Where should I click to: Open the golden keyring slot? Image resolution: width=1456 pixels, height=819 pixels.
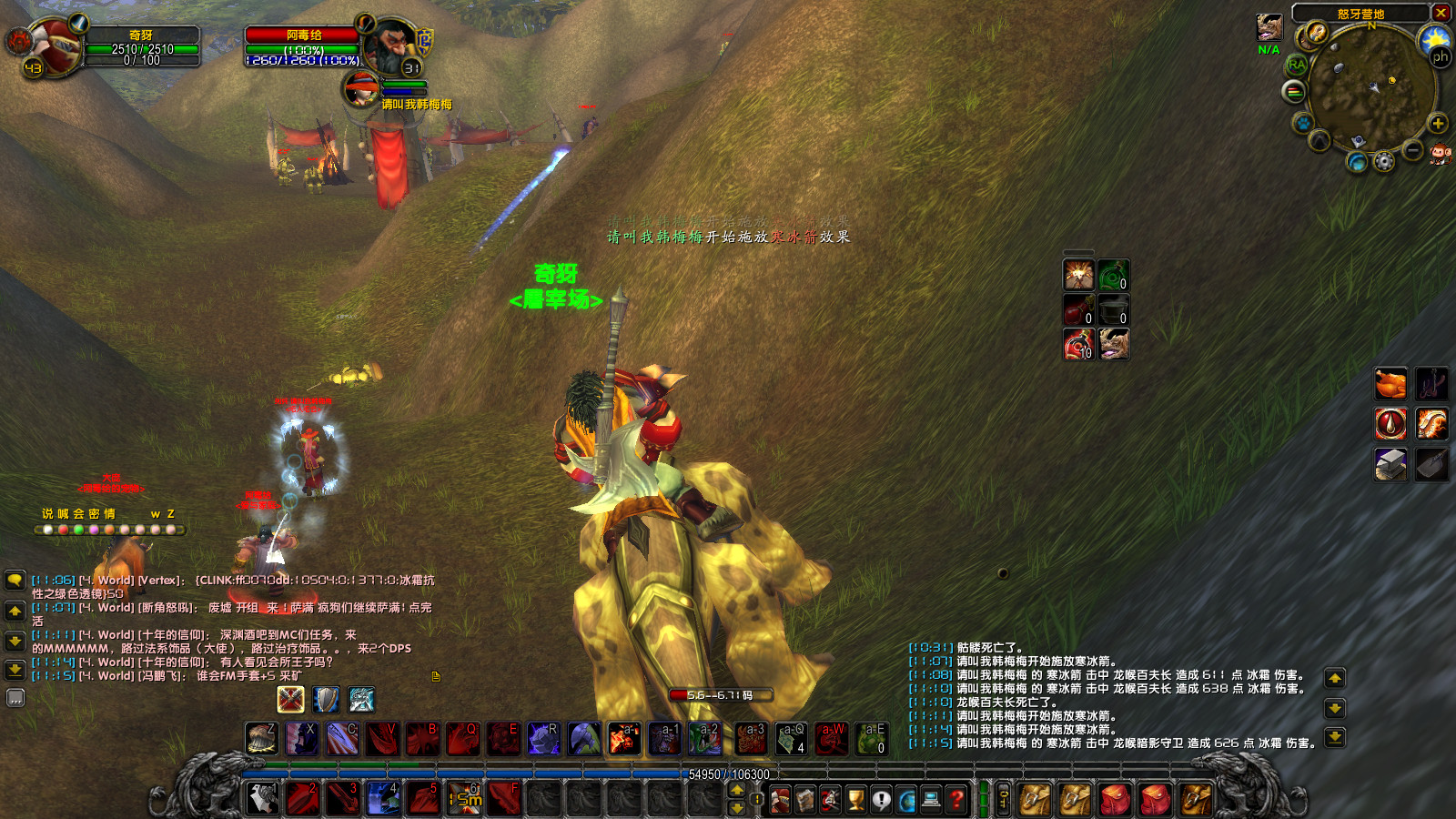tap(1003, 799)
